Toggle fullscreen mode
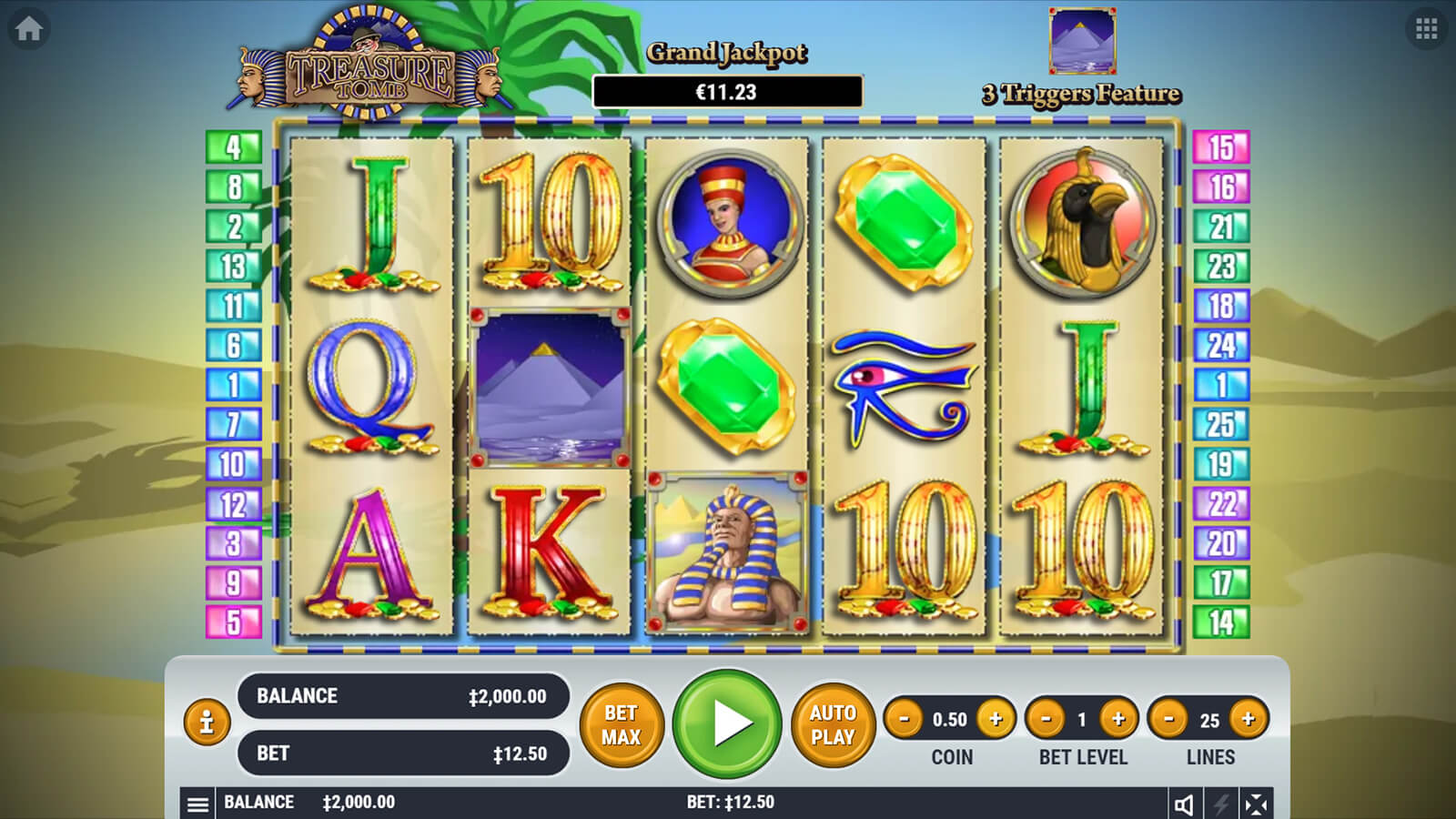The height and width of the screenshot is (819, 1456). (x=1256, y=804)
